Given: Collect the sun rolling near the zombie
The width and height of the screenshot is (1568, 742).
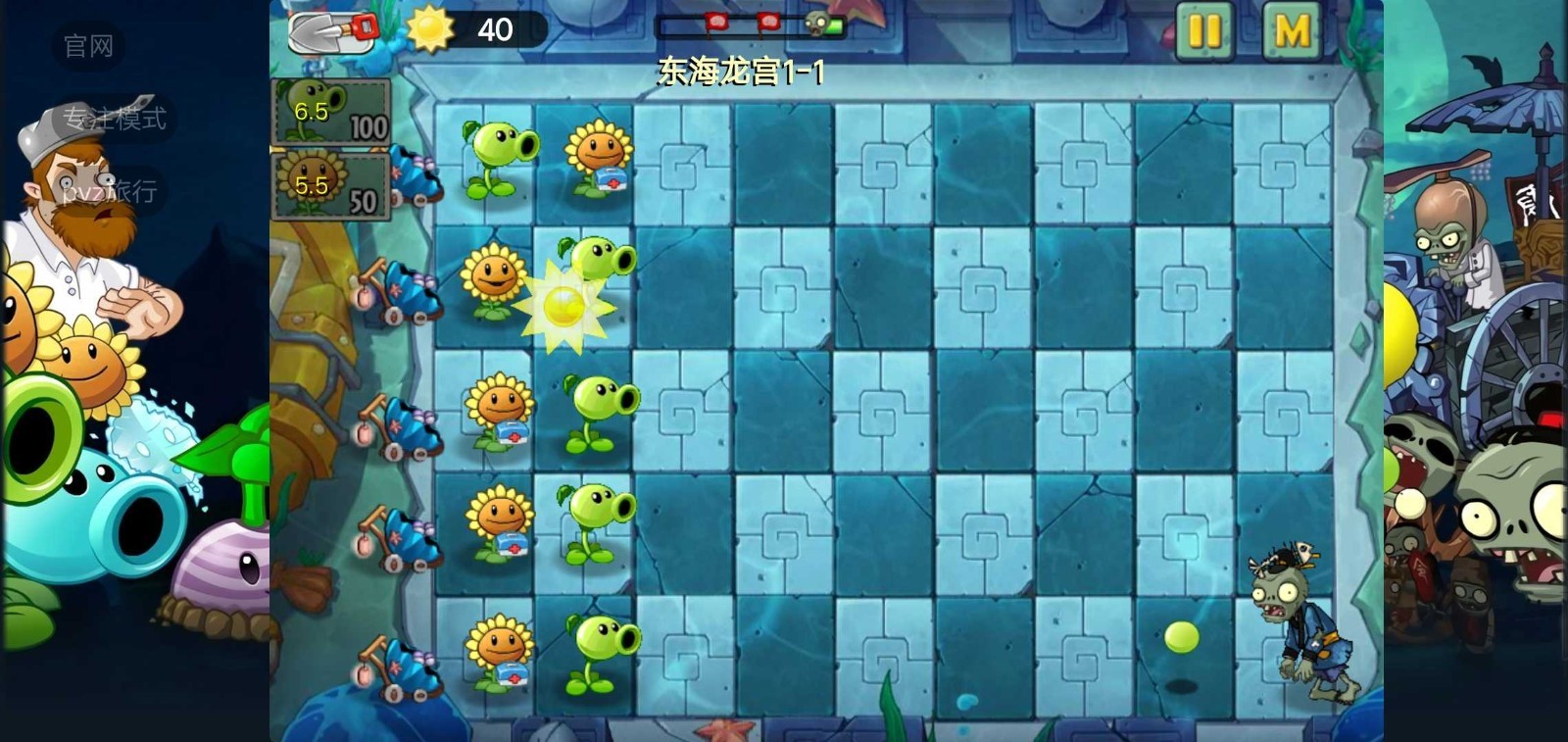Looking at the screenshot, I should 1183,636.
